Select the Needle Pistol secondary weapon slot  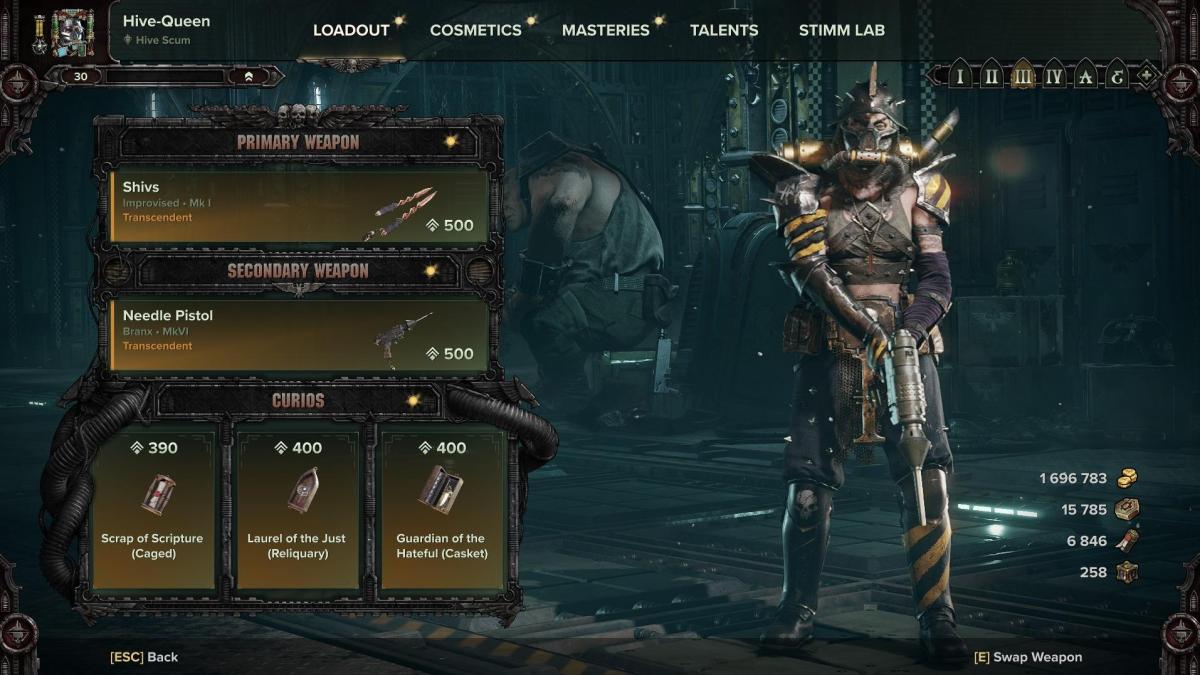click(299, 334)
